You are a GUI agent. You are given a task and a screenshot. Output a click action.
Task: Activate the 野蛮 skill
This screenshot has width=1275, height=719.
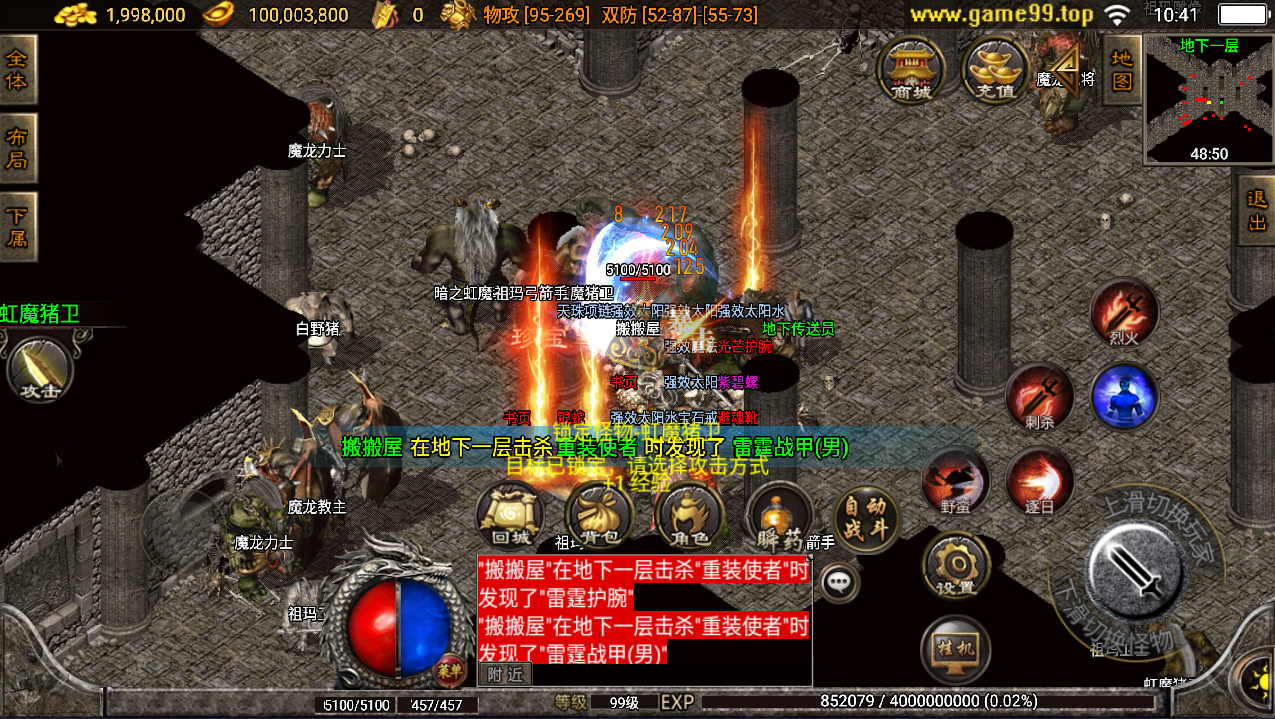tap(955, 481)
